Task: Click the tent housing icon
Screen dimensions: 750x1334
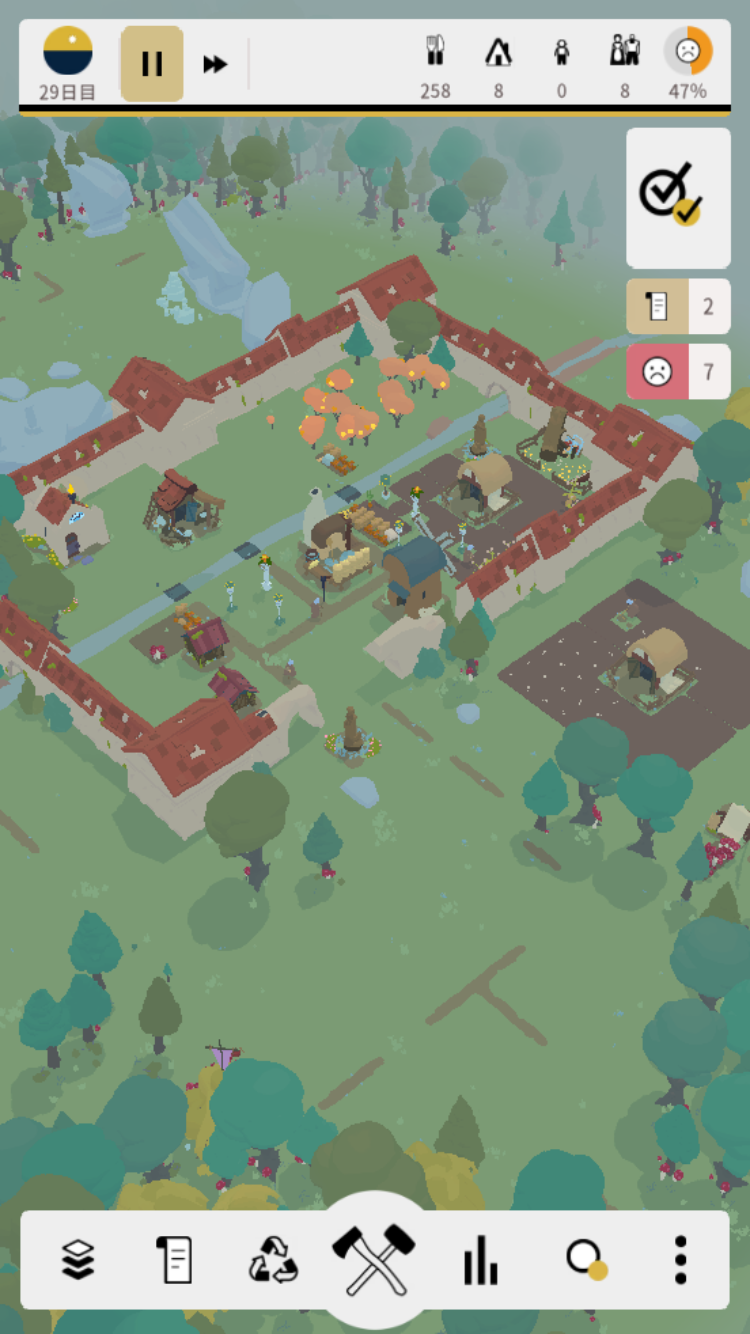Action: [x=498, y=52]
